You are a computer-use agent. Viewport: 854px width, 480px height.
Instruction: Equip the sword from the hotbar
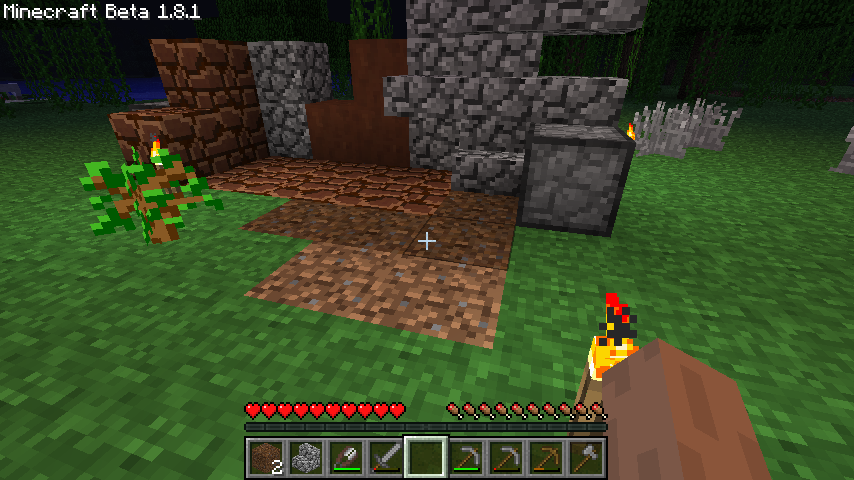(386, 458)
